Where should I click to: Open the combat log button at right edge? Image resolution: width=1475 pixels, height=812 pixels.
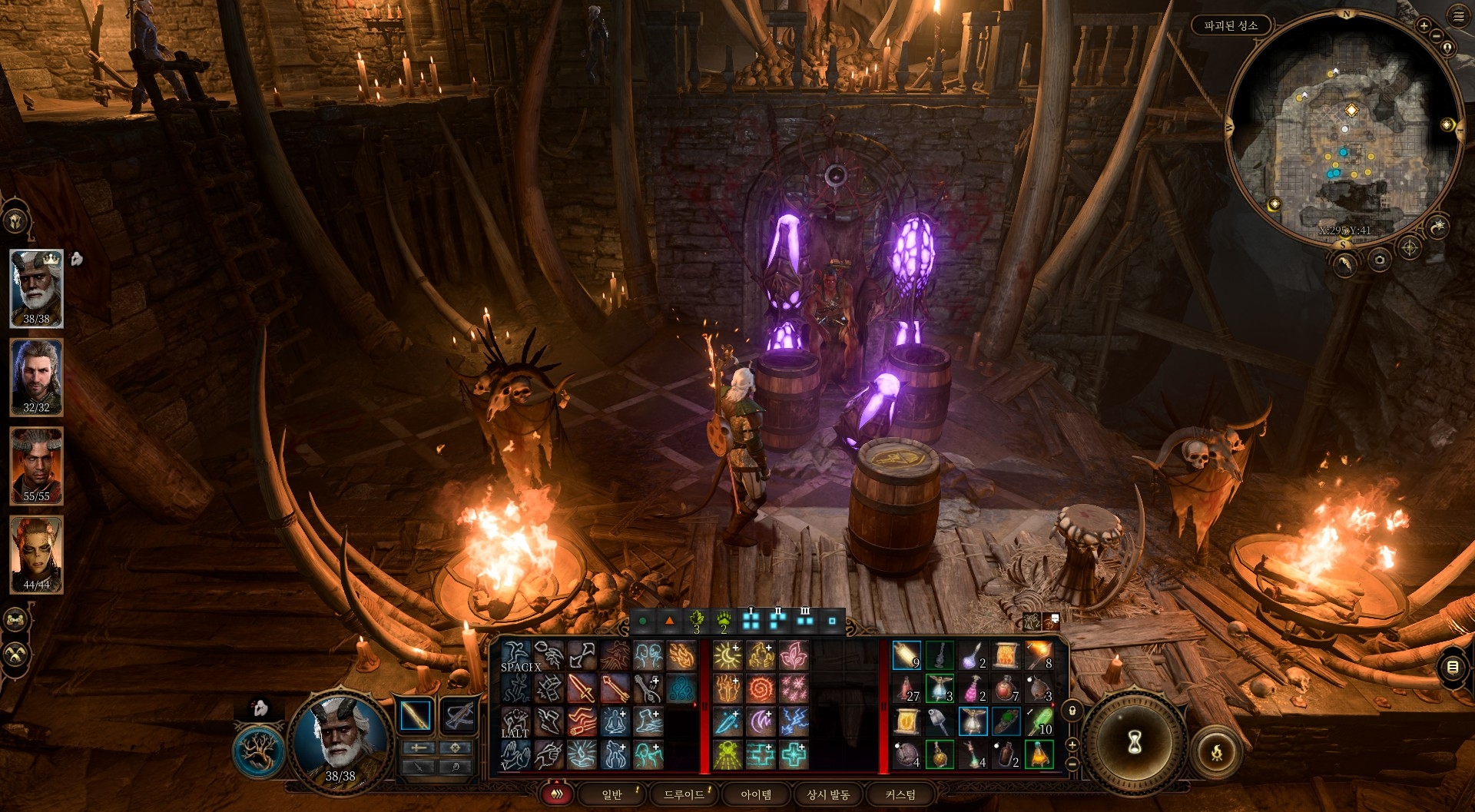pyautogui.click(x=1452, y=667)
